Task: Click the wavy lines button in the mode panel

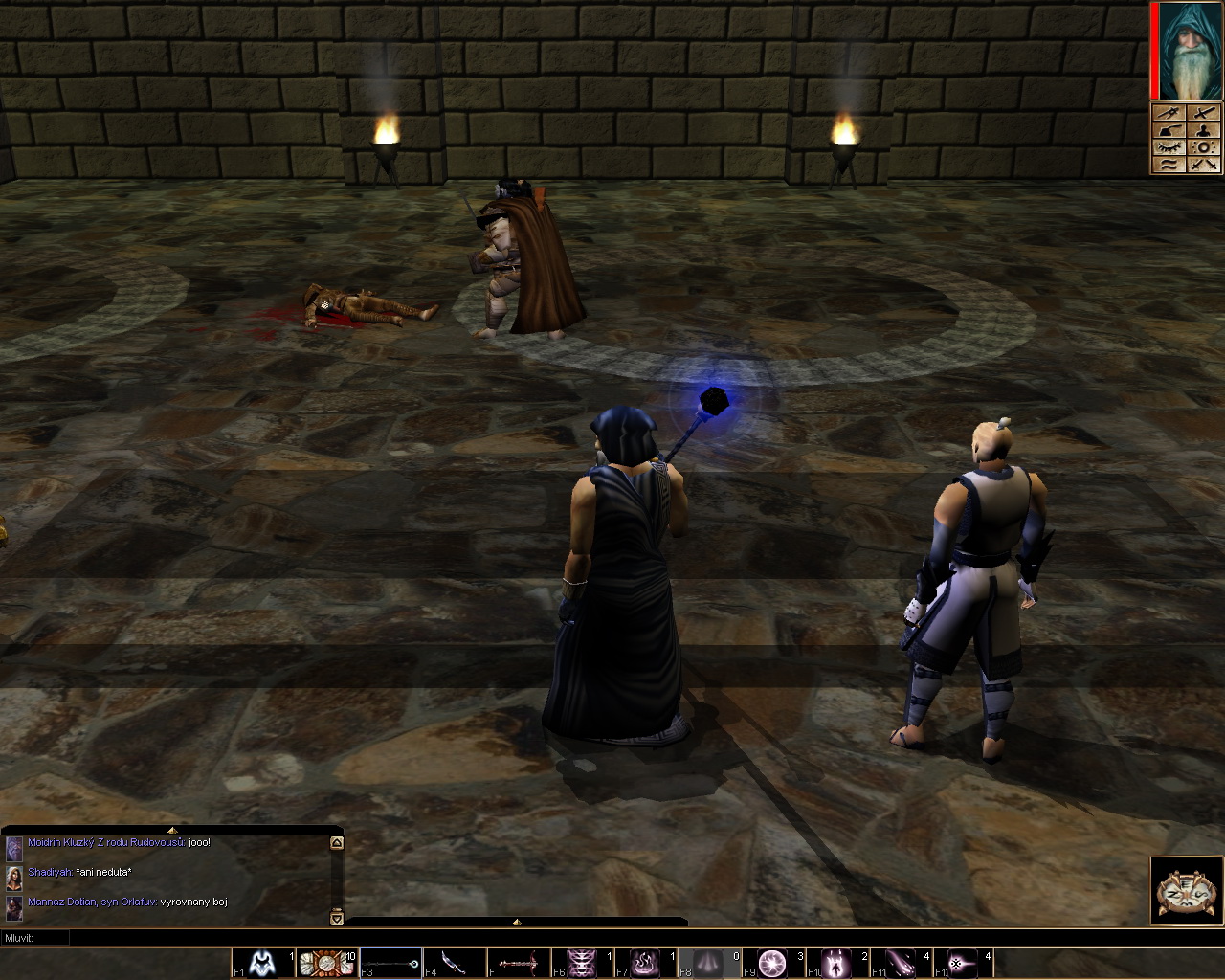Action: coord(1169,165)
